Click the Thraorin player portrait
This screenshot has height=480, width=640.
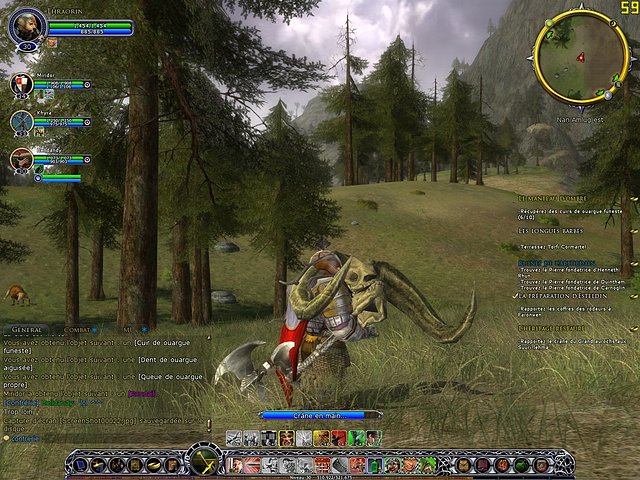(x=27, y=26)
